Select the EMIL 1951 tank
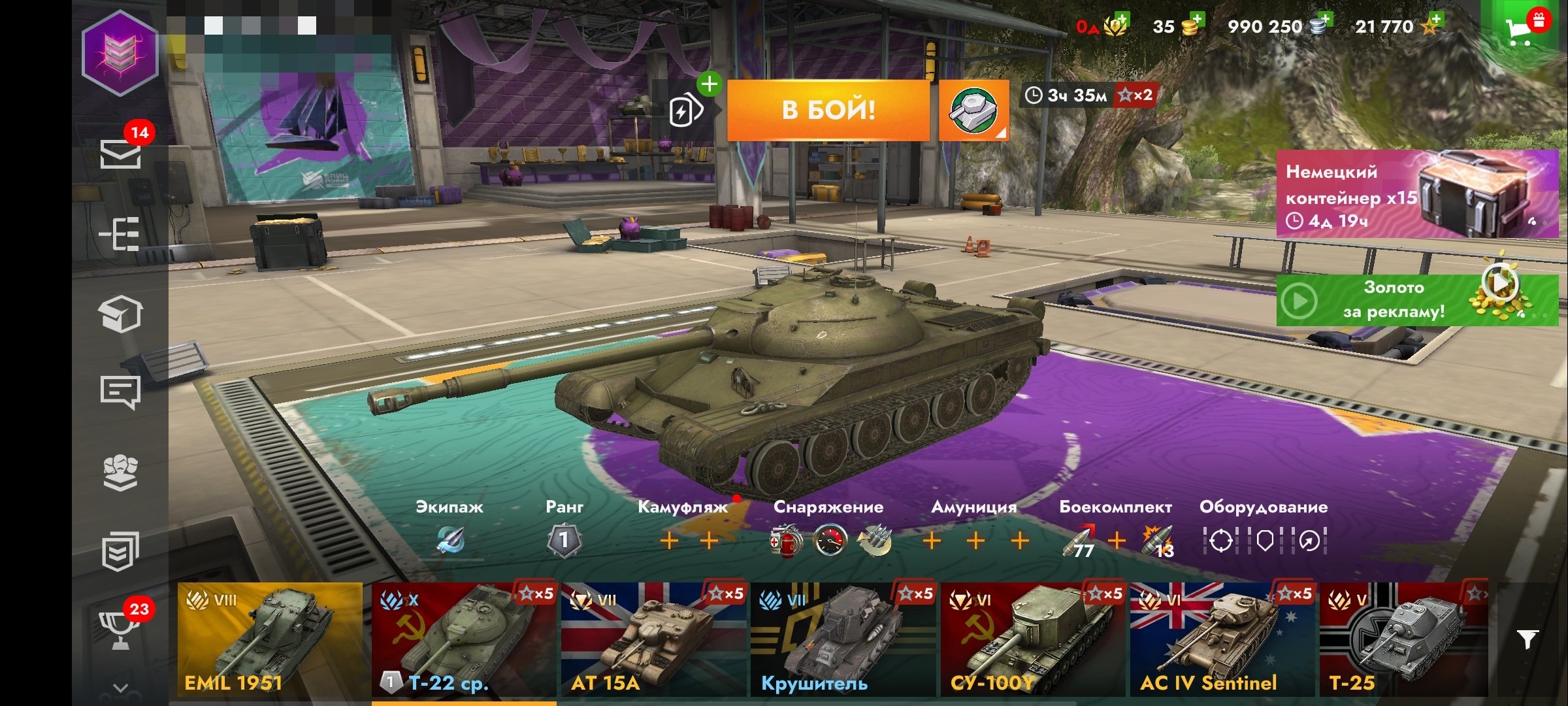 click(270, 639)
